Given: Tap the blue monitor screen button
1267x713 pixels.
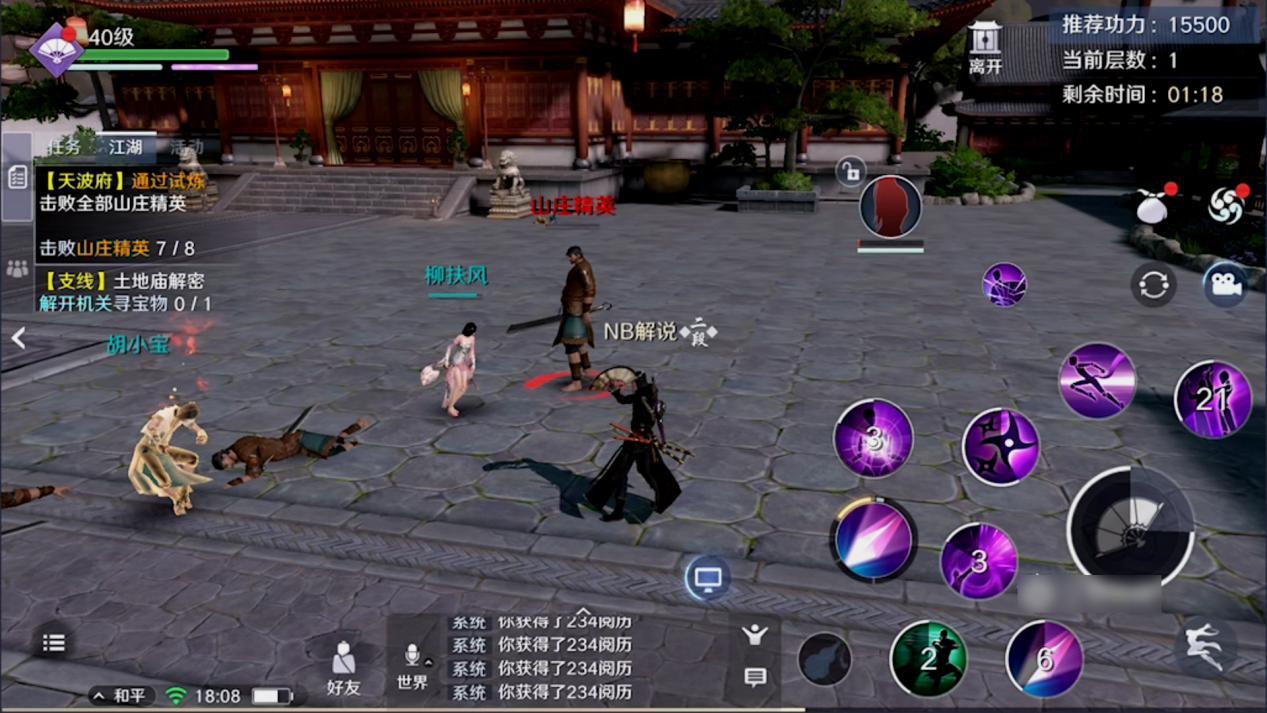Looking at the screenshot, I should [707, 578].
